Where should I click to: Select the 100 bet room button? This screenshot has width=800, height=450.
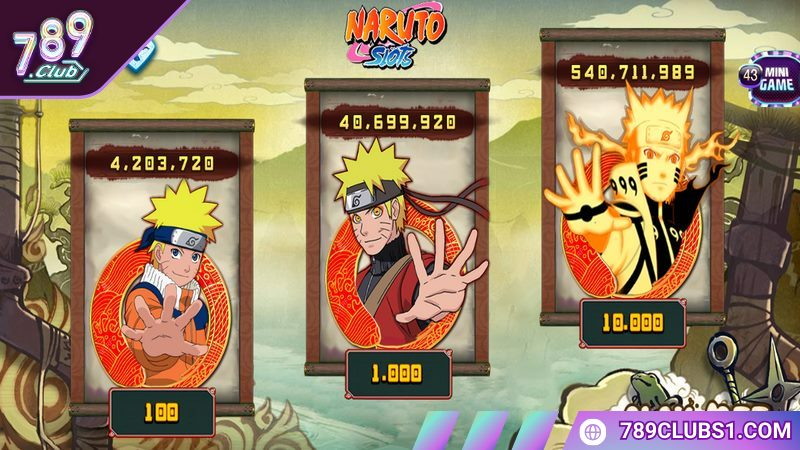click(x=162, y=411)
